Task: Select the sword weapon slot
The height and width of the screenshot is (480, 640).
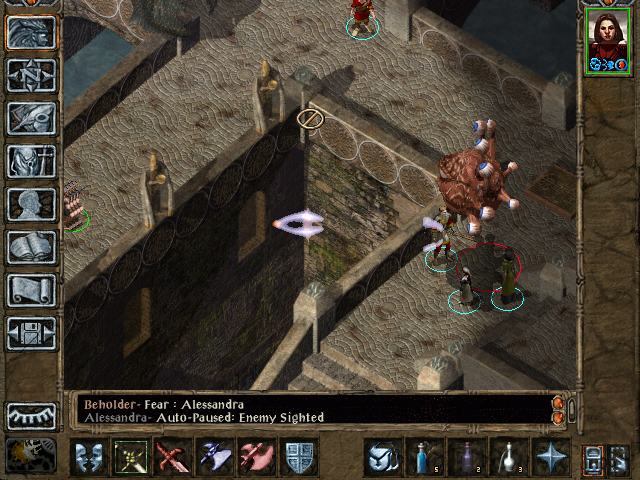Action: point(171,458)
